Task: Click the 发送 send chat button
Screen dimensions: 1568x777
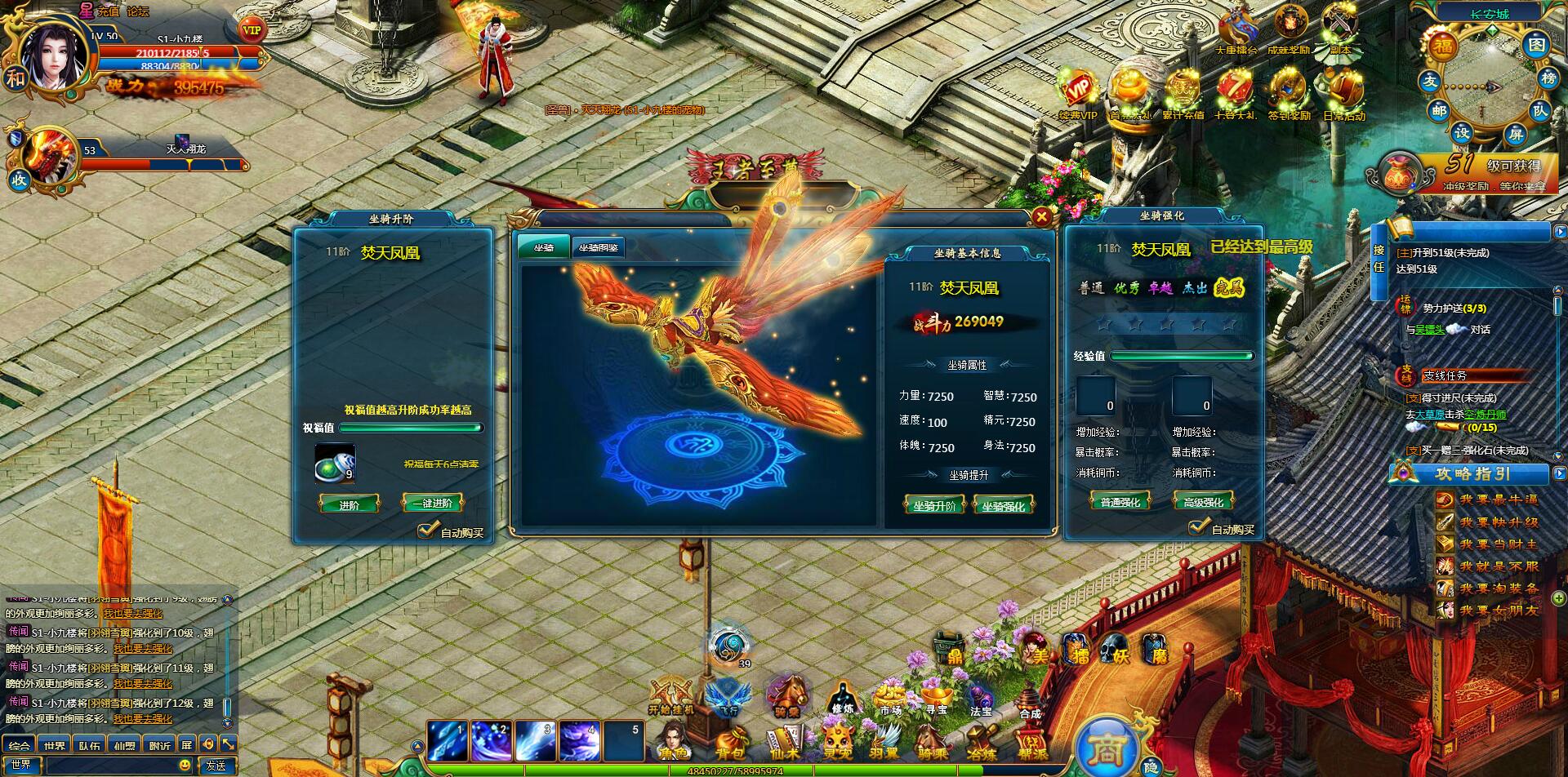Action: coord(216,766)
